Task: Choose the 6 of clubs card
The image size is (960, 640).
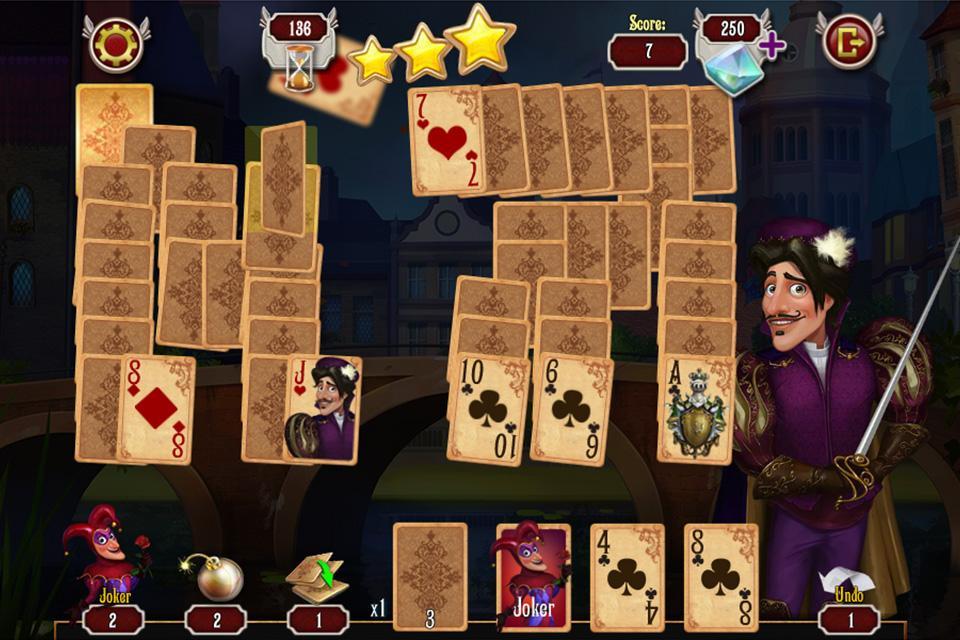Action: (x=571, y=408)
